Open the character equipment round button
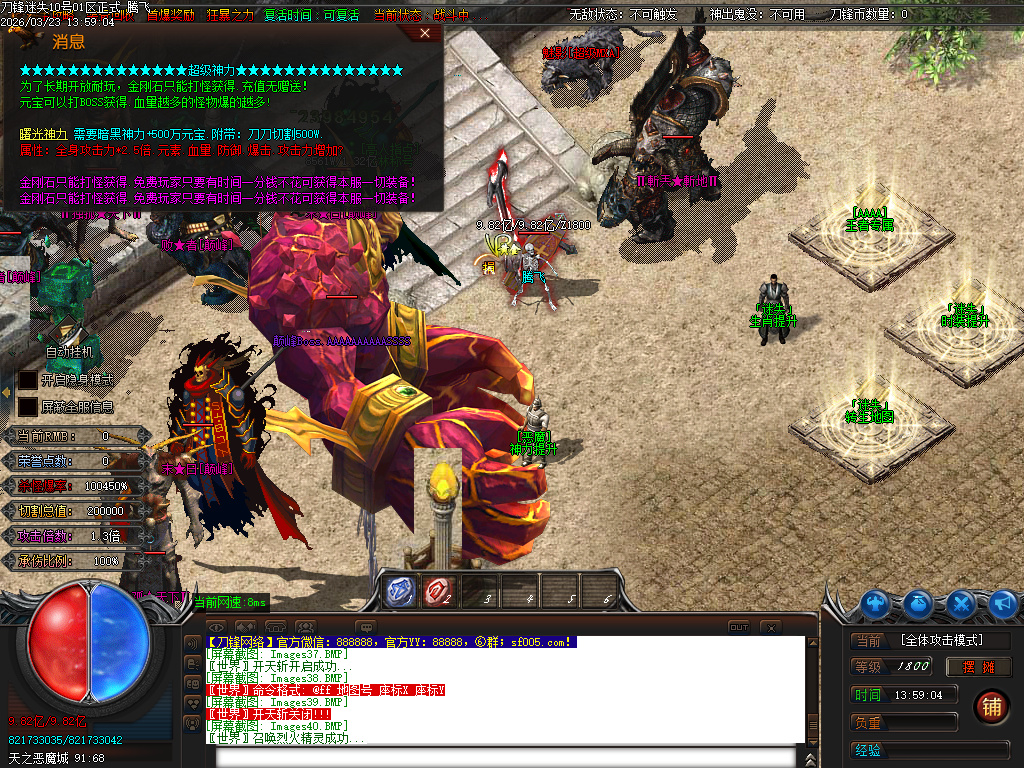 [x=876, y=604]
